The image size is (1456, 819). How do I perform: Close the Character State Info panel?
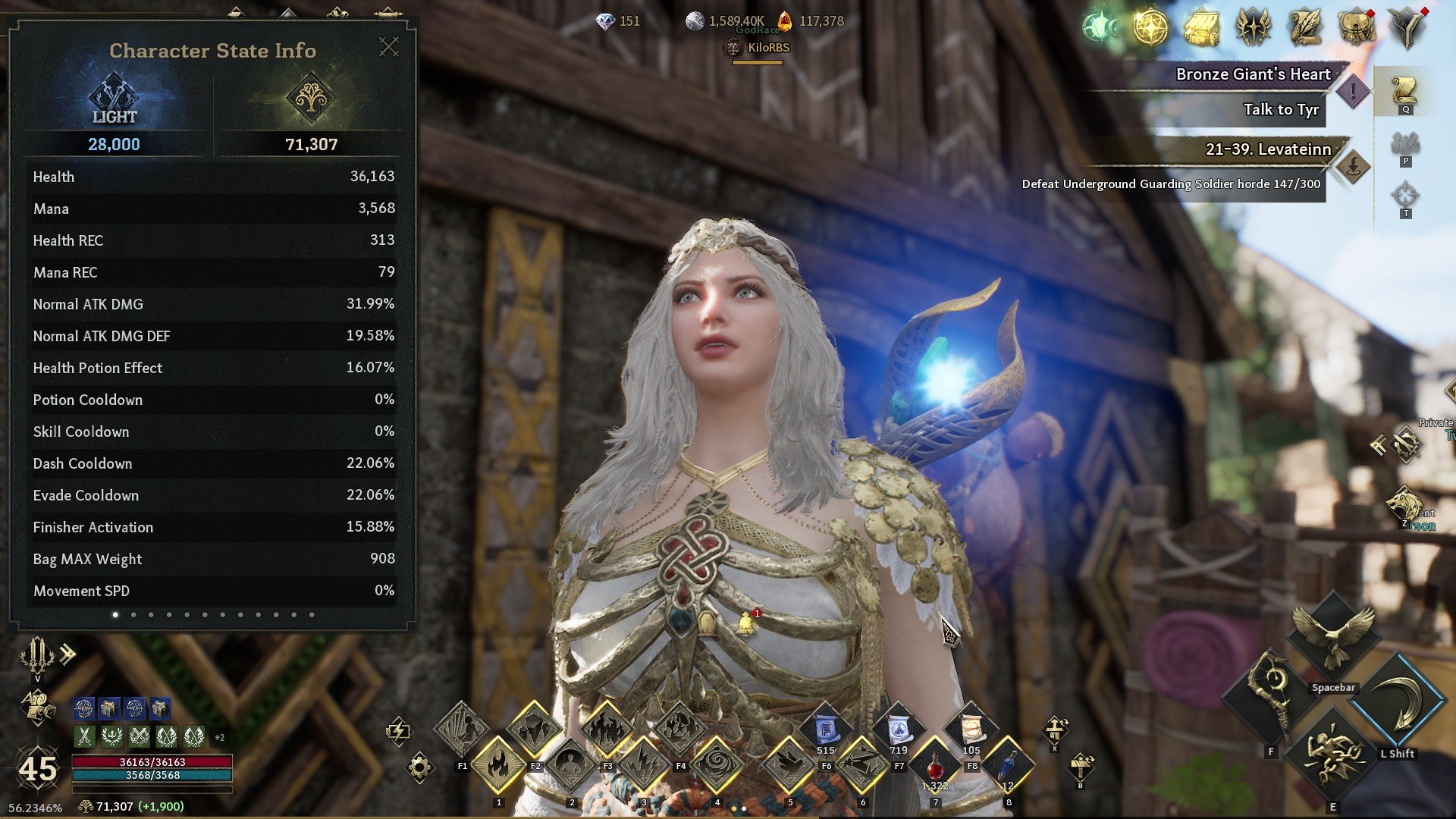(389, 47)
